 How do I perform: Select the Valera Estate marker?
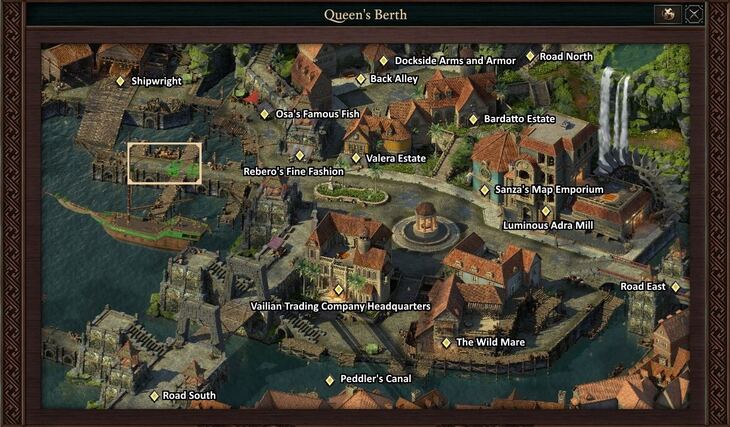click(356, 158)
